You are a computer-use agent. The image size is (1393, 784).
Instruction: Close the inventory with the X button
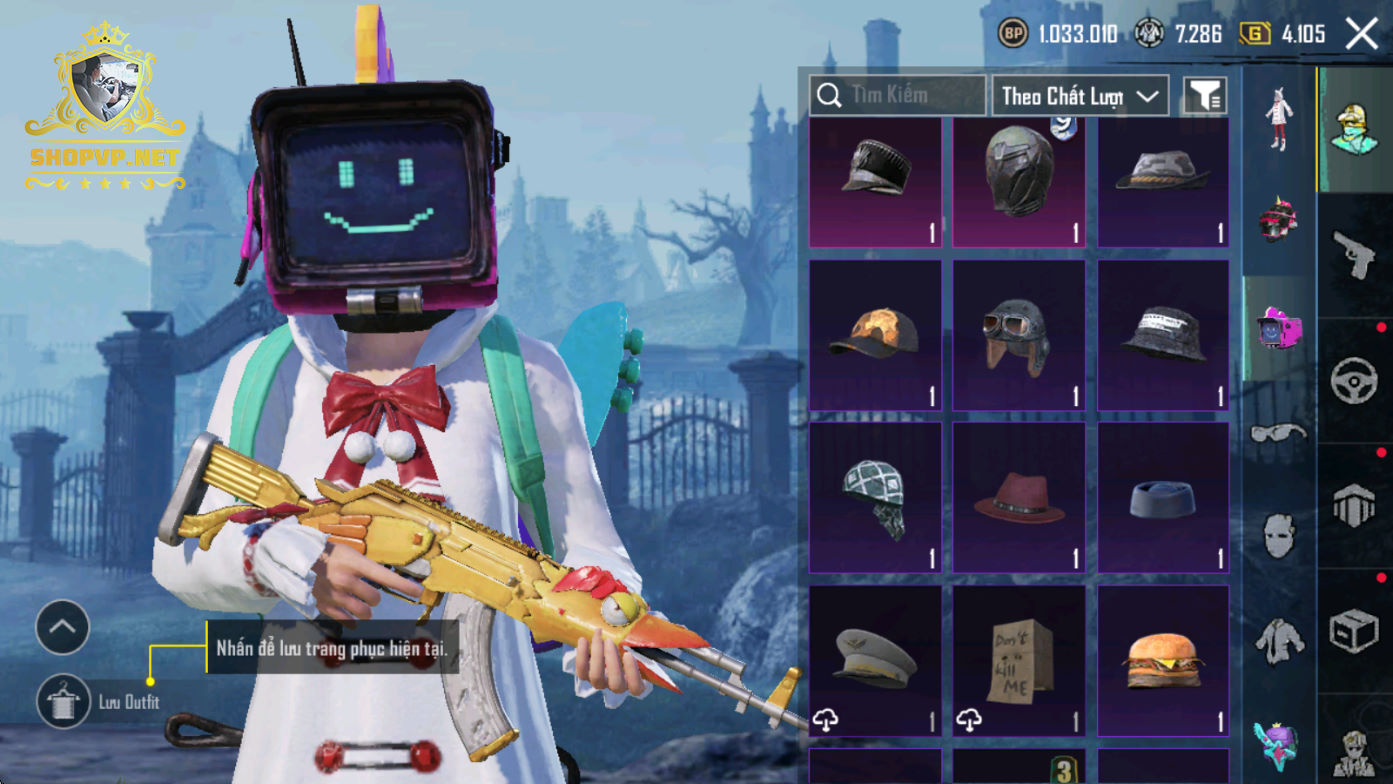point(1361,34)
